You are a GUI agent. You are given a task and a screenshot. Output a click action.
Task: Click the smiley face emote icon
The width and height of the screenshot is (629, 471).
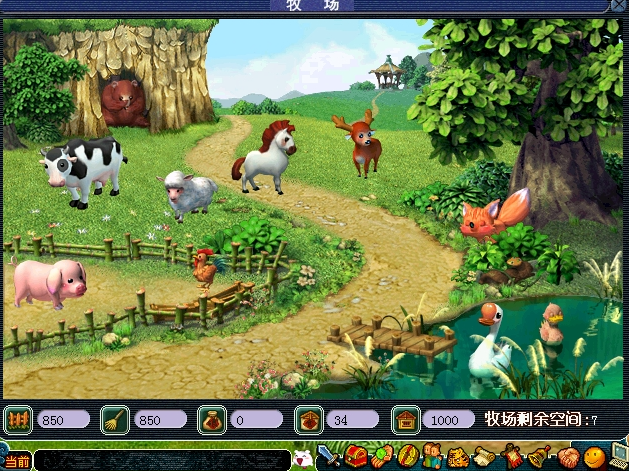(x=593, y=458)
